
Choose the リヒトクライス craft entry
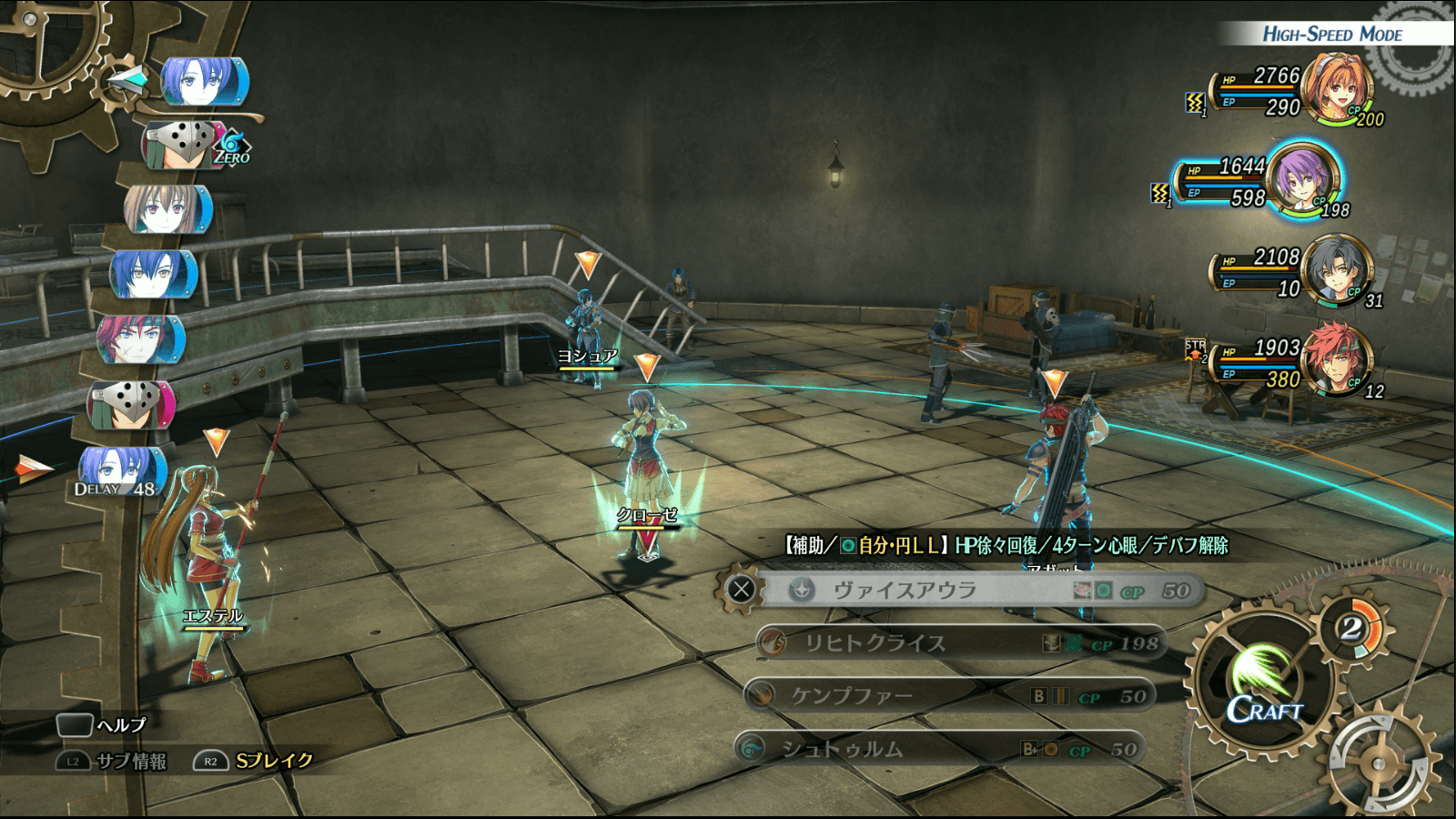coord(960,643)
